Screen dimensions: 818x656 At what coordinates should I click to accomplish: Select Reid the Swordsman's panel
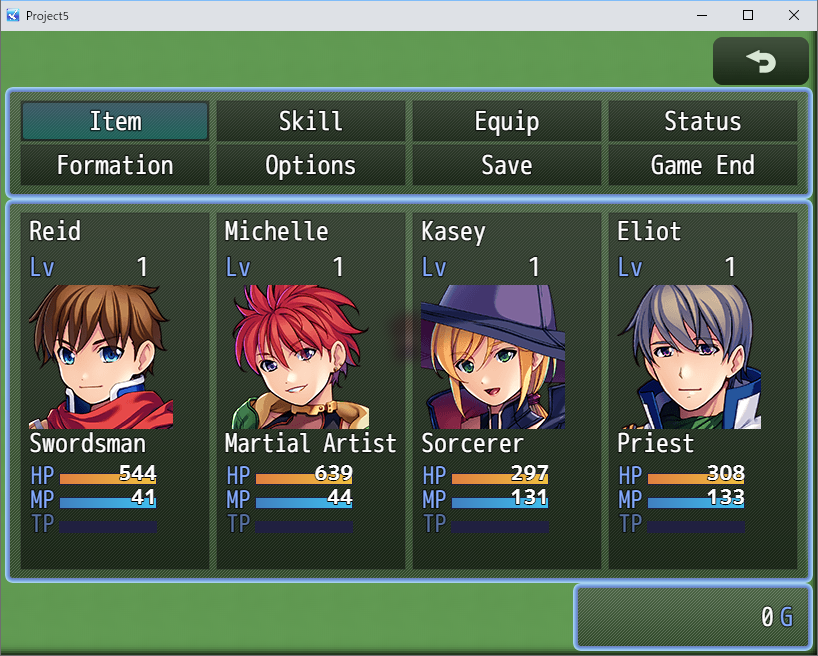tap(115, 390)
